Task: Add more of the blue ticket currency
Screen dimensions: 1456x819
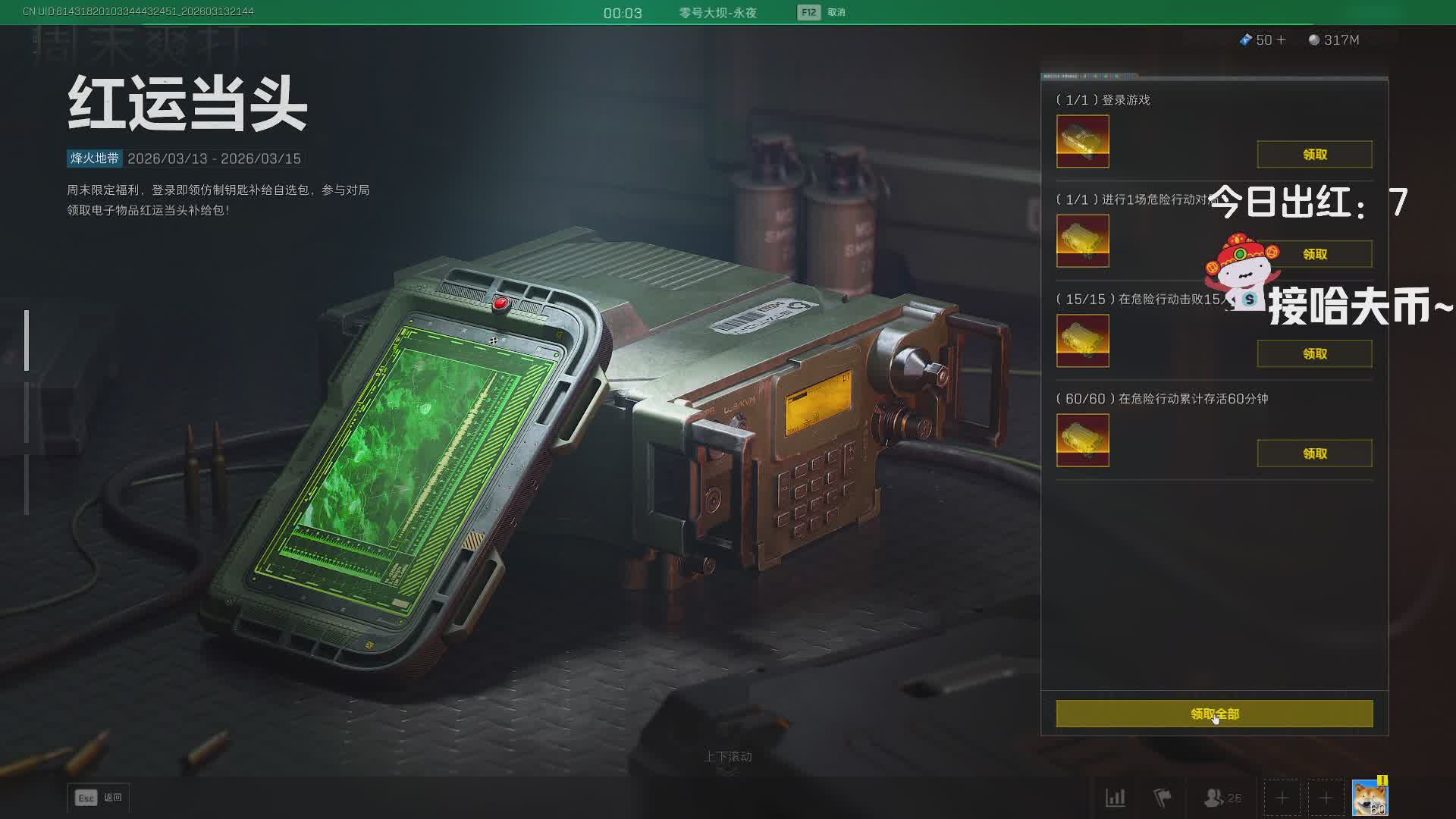Action: pyautogui.click(x=1282, y=40)
